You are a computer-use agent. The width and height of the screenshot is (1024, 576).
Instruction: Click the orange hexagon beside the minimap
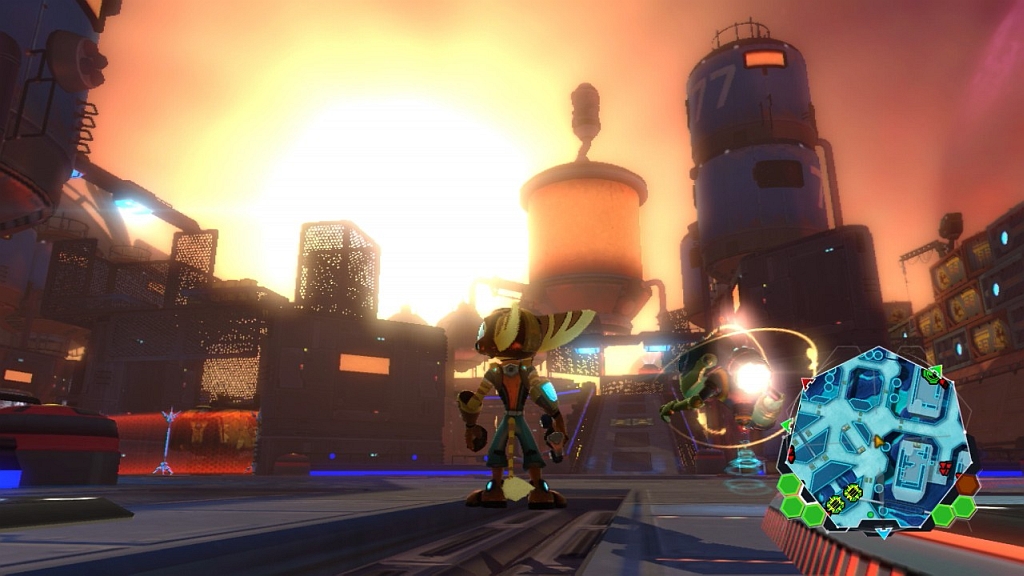[967, 485]
